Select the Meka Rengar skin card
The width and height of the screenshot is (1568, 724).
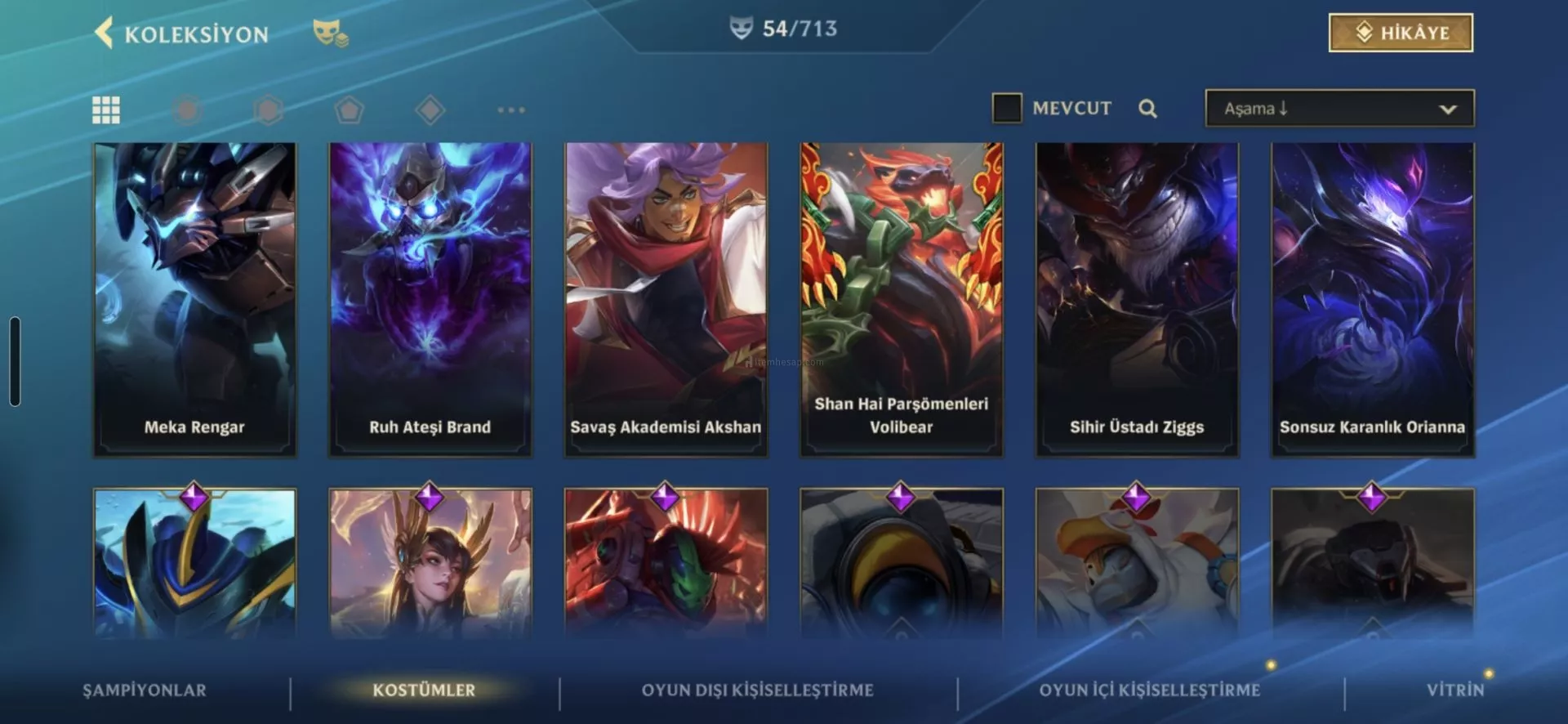coord(195,299)
